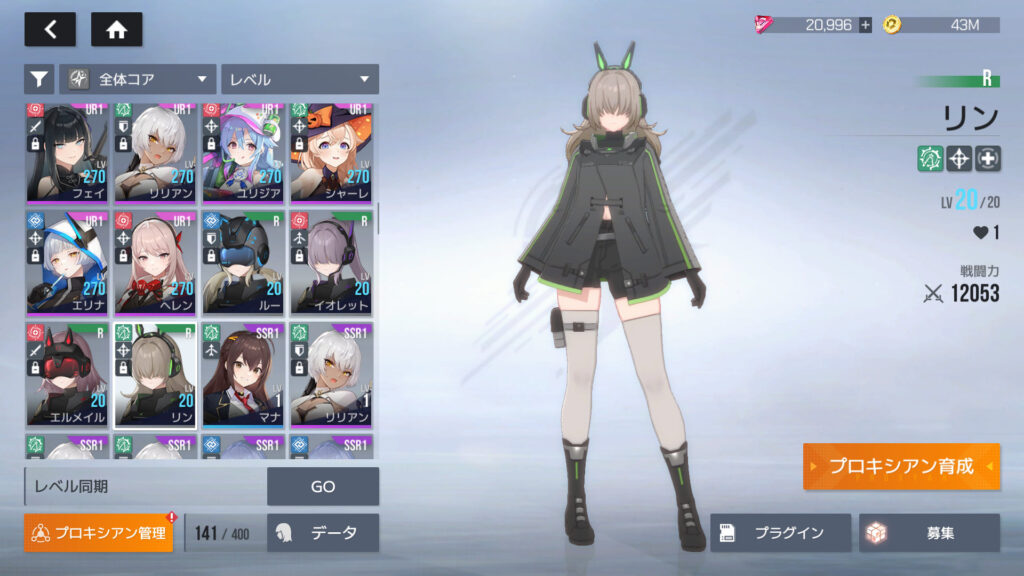Select the ユリジア character card
1024x576 pixels.
[243, 153]
